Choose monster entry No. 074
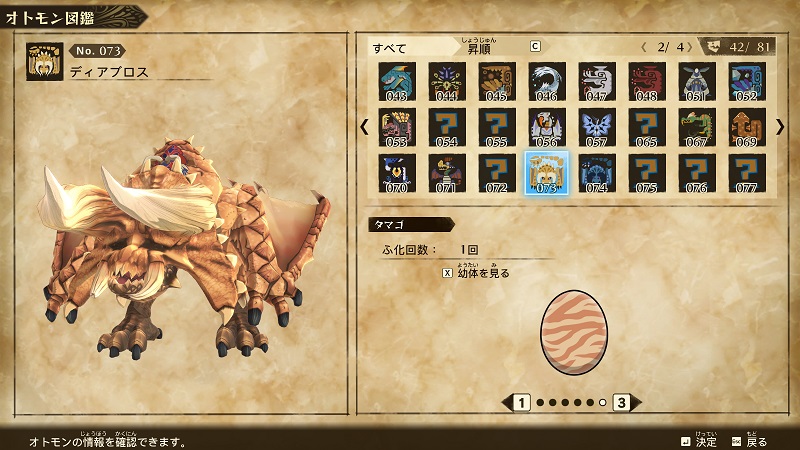Viewport: 800px width, 450px height. coord(597,172)
